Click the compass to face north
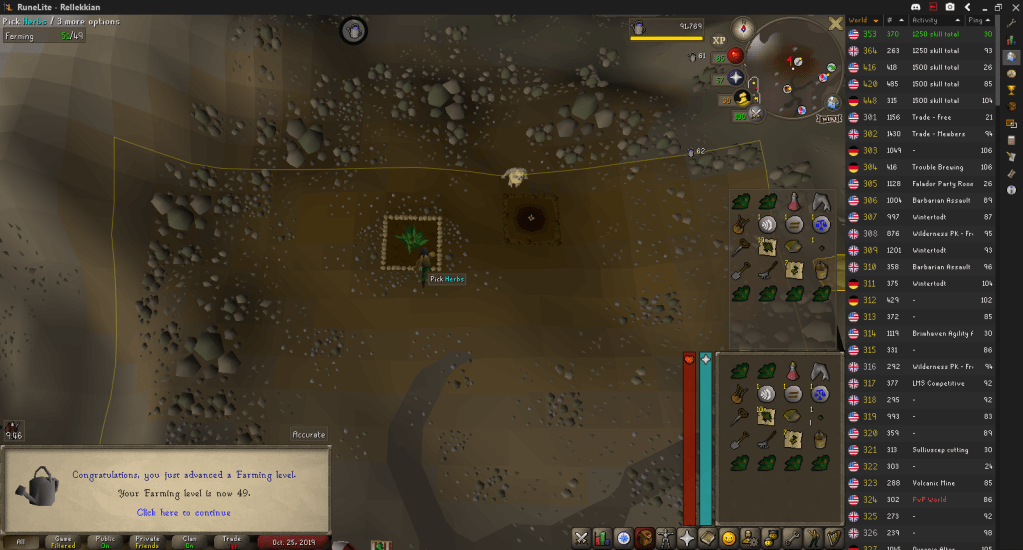 tap(742, 27)
